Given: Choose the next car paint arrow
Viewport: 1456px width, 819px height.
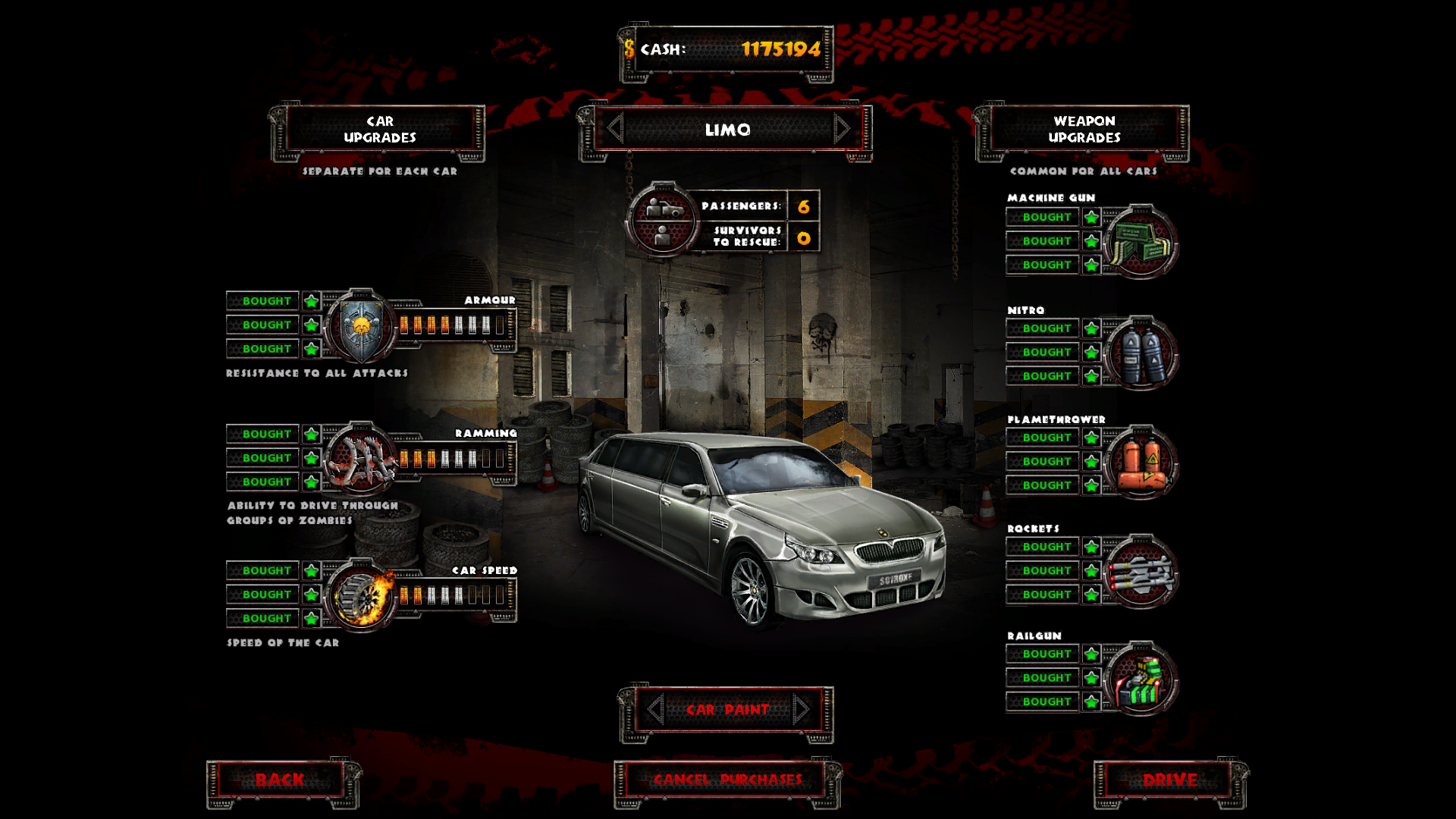Looking at the screenshot, I should 801,710.
